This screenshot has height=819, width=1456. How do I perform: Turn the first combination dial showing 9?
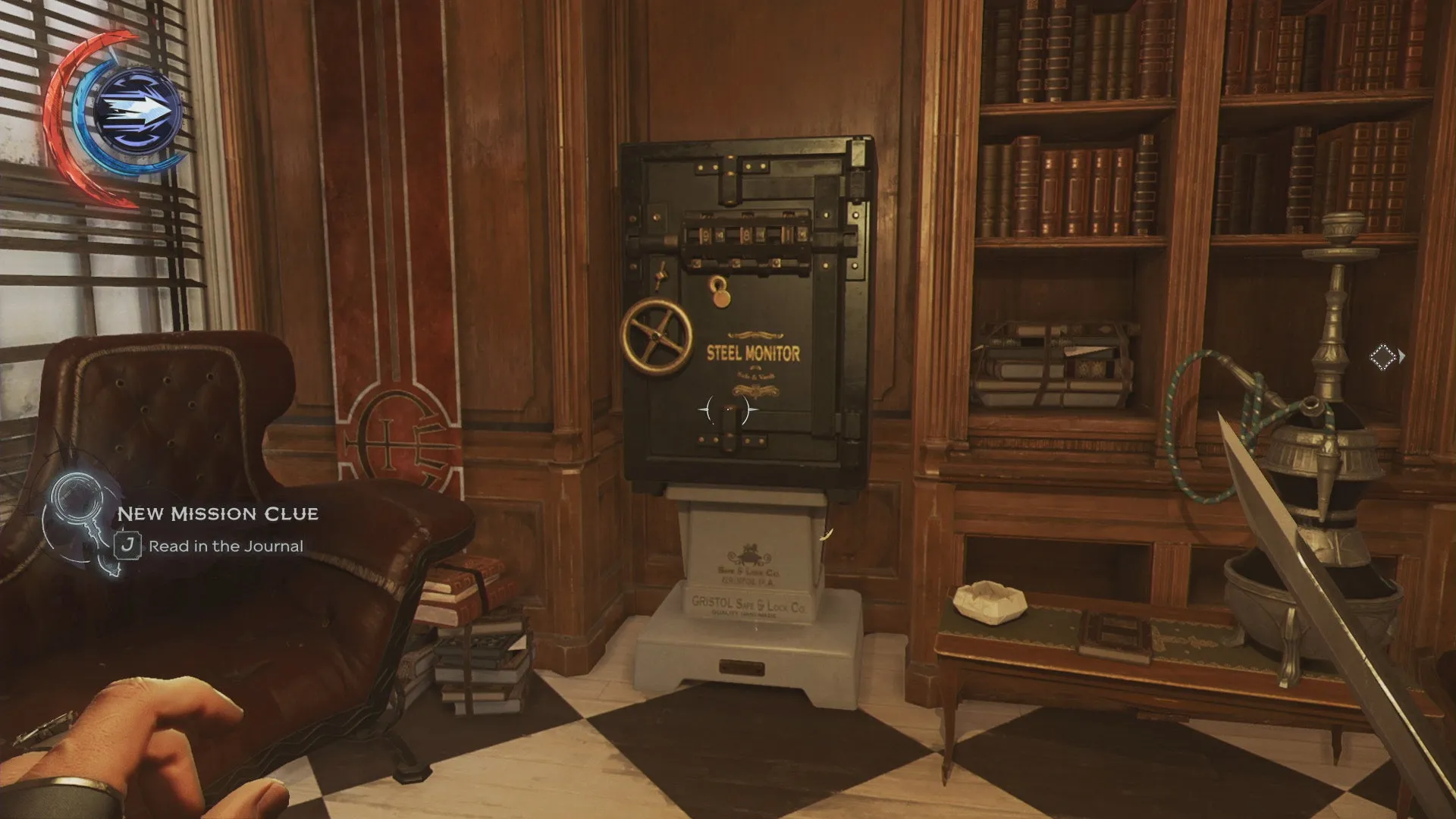[x=705, y=234]
